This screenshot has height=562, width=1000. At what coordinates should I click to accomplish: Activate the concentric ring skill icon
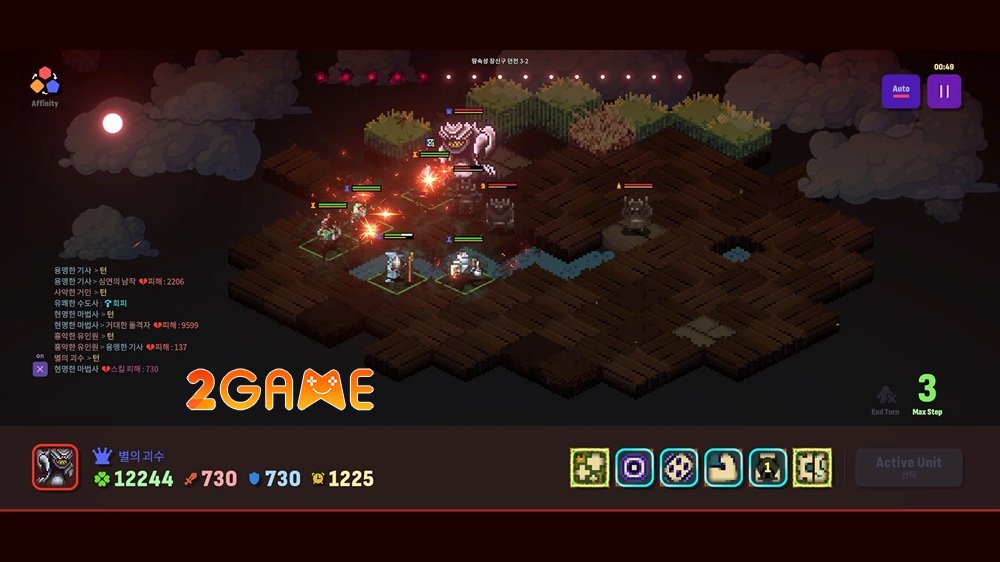pyautogui.click(x=634, y=467)
